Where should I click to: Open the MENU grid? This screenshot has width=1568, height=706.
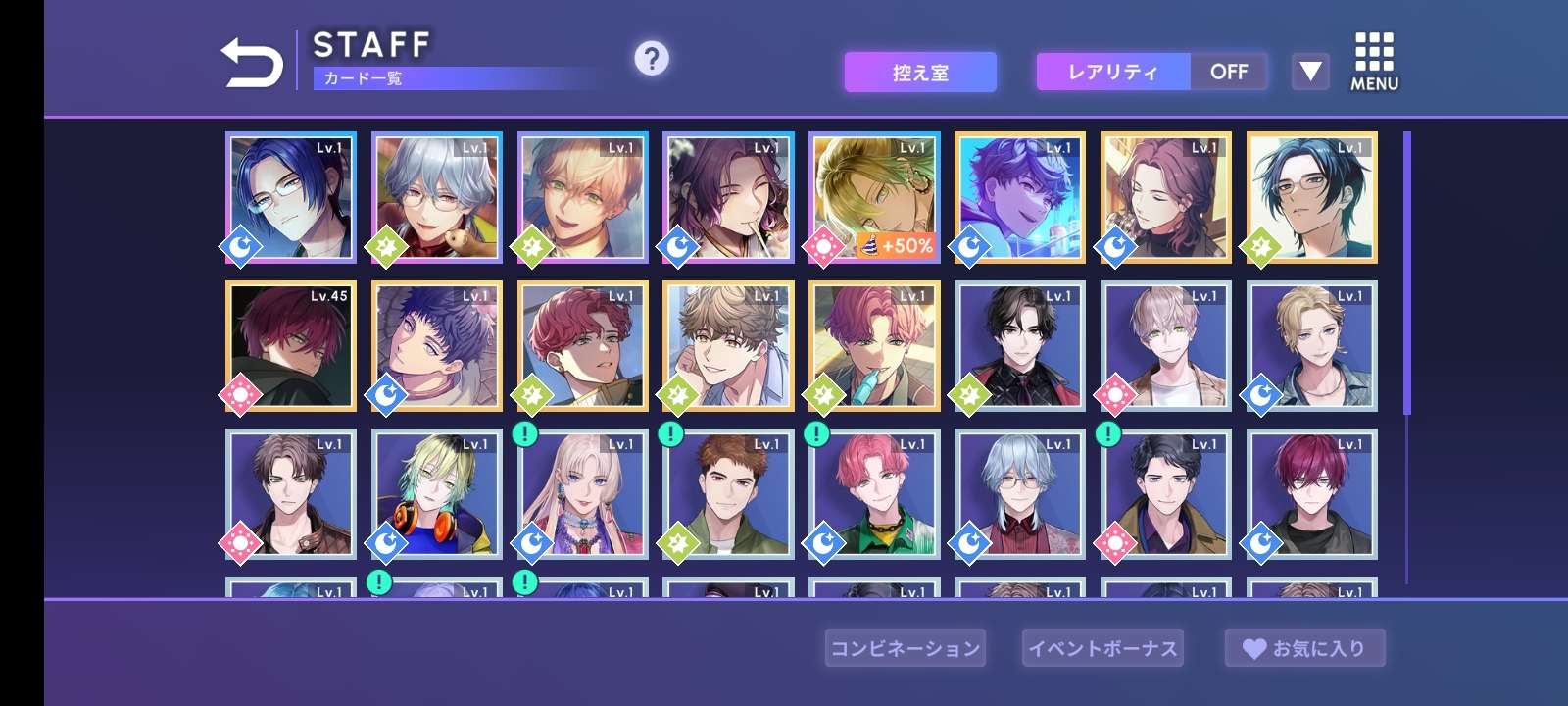[x=1374, y=63]
